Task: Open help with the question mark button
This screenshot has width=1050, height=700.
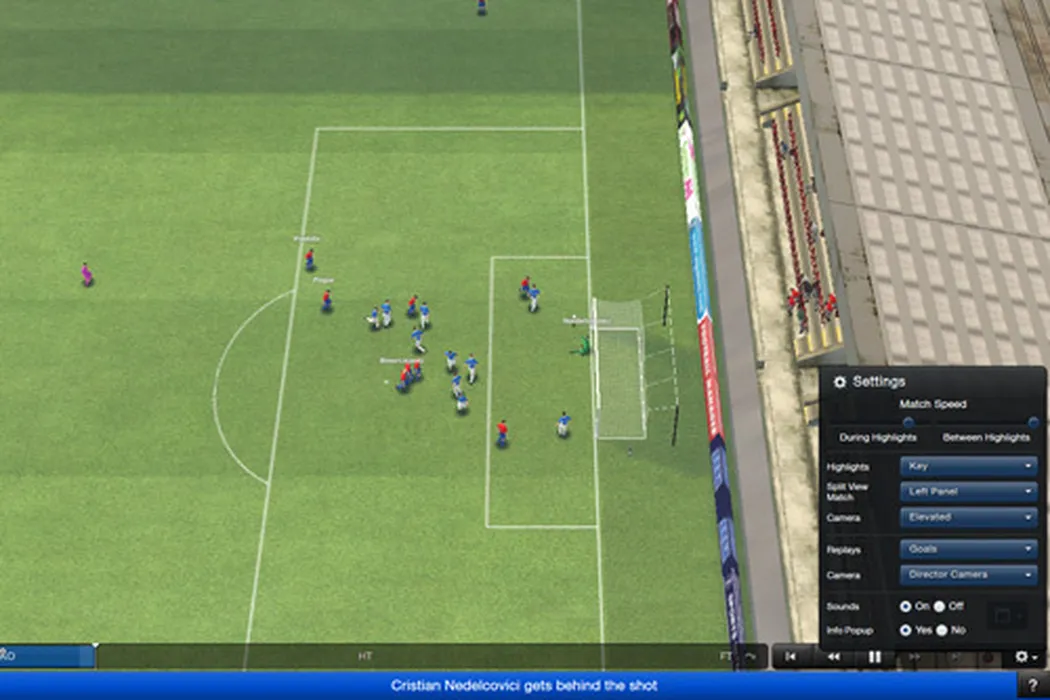Action: coord(1033,685)
